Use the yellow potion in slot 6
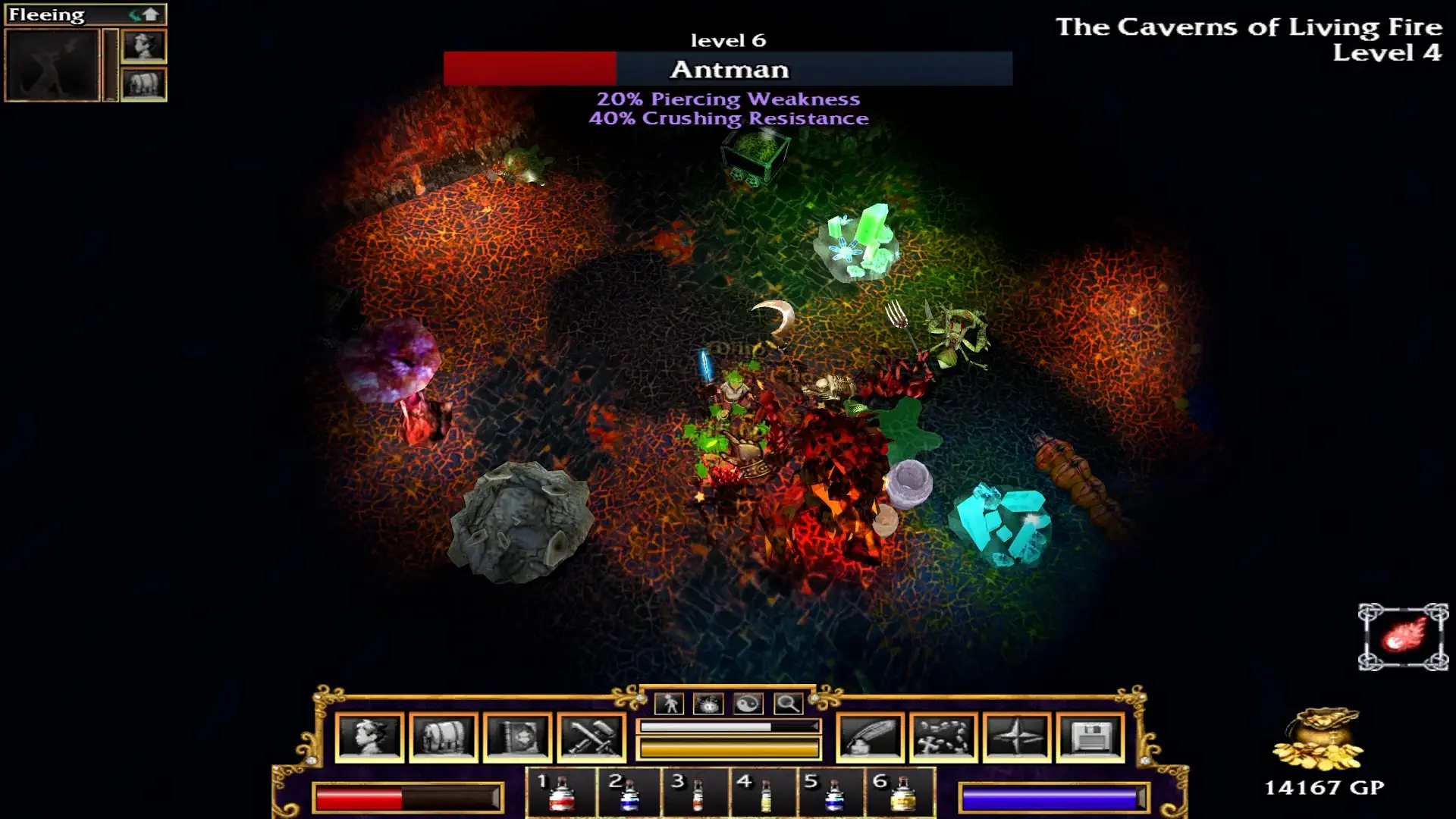 point(901,793)
